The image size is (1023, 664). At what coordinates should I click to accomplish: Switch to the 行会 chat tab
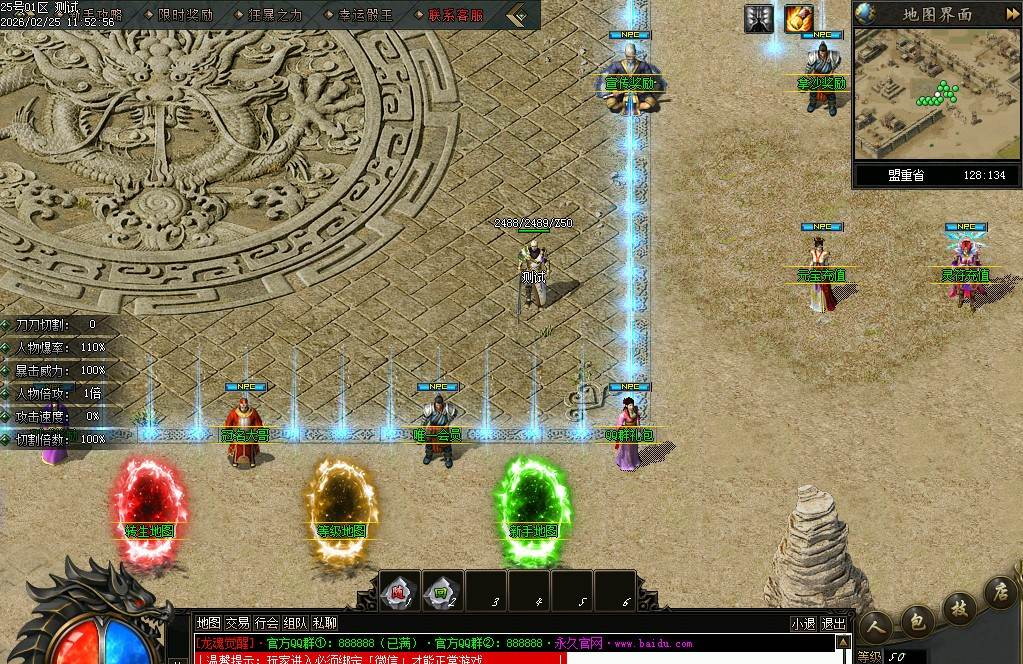click(x=266, y=623)
